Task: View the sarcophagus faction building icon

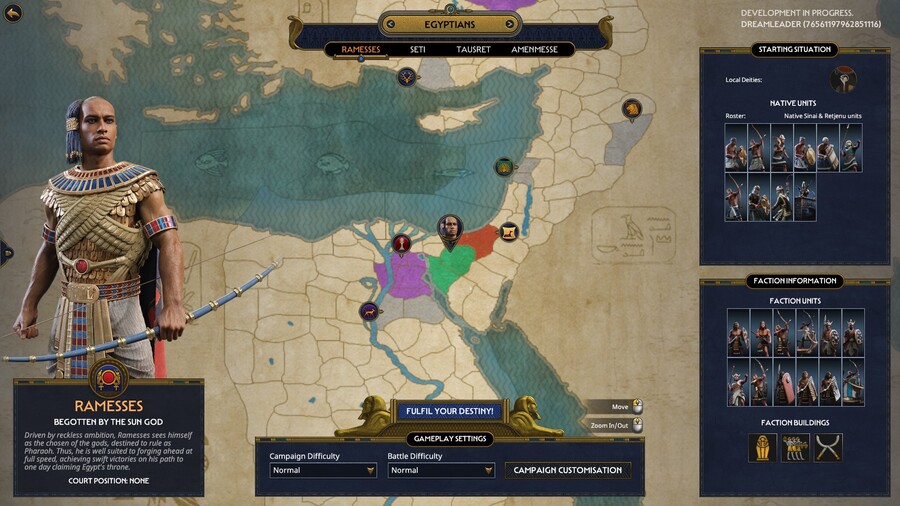Action: pyautogui.click(x=762, y=447)
